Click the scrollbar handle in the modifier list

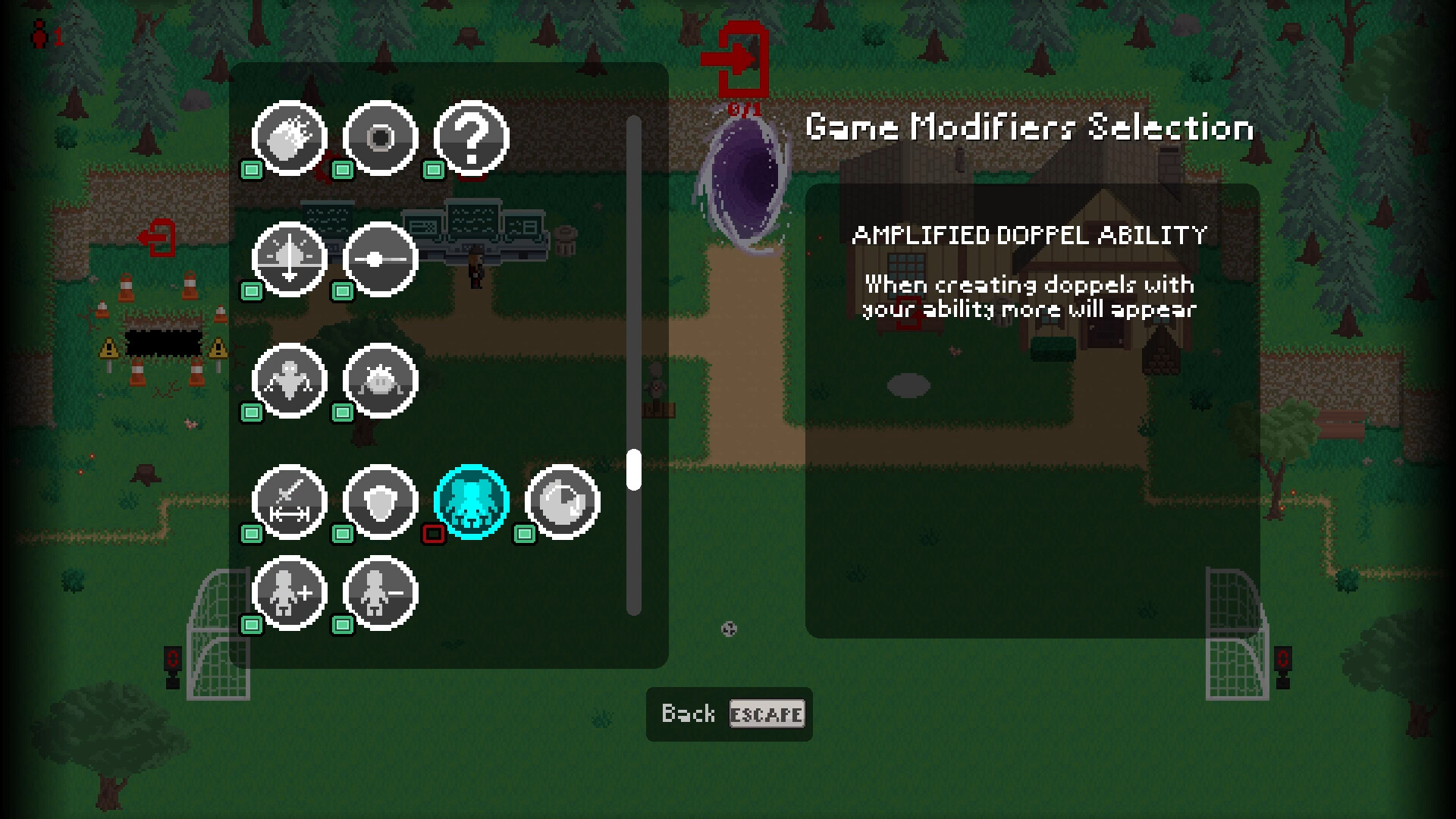(633, 468)
